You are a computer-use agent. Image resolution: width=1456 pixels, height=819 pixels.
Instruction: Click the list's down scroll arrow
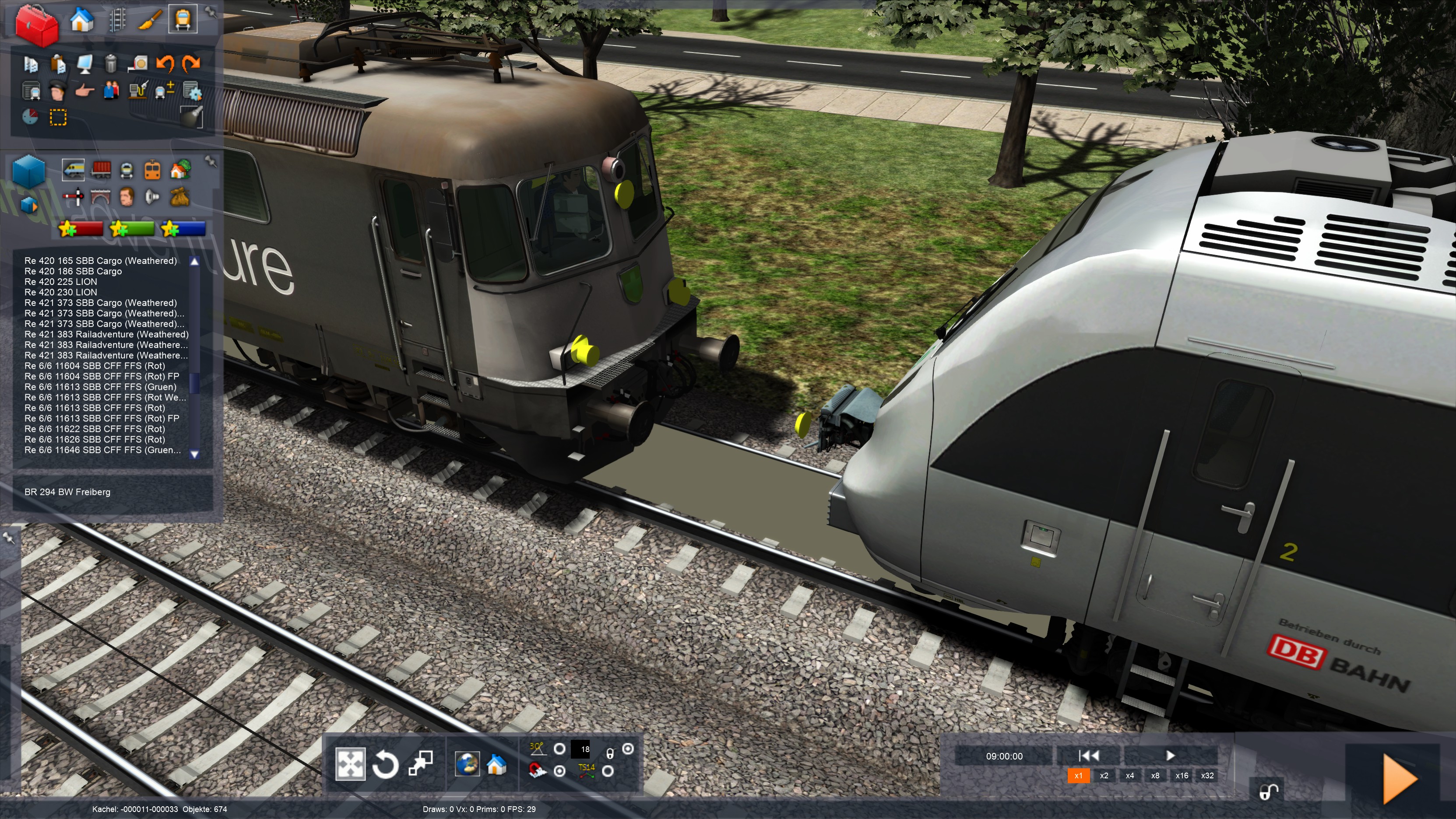point(194,454)
